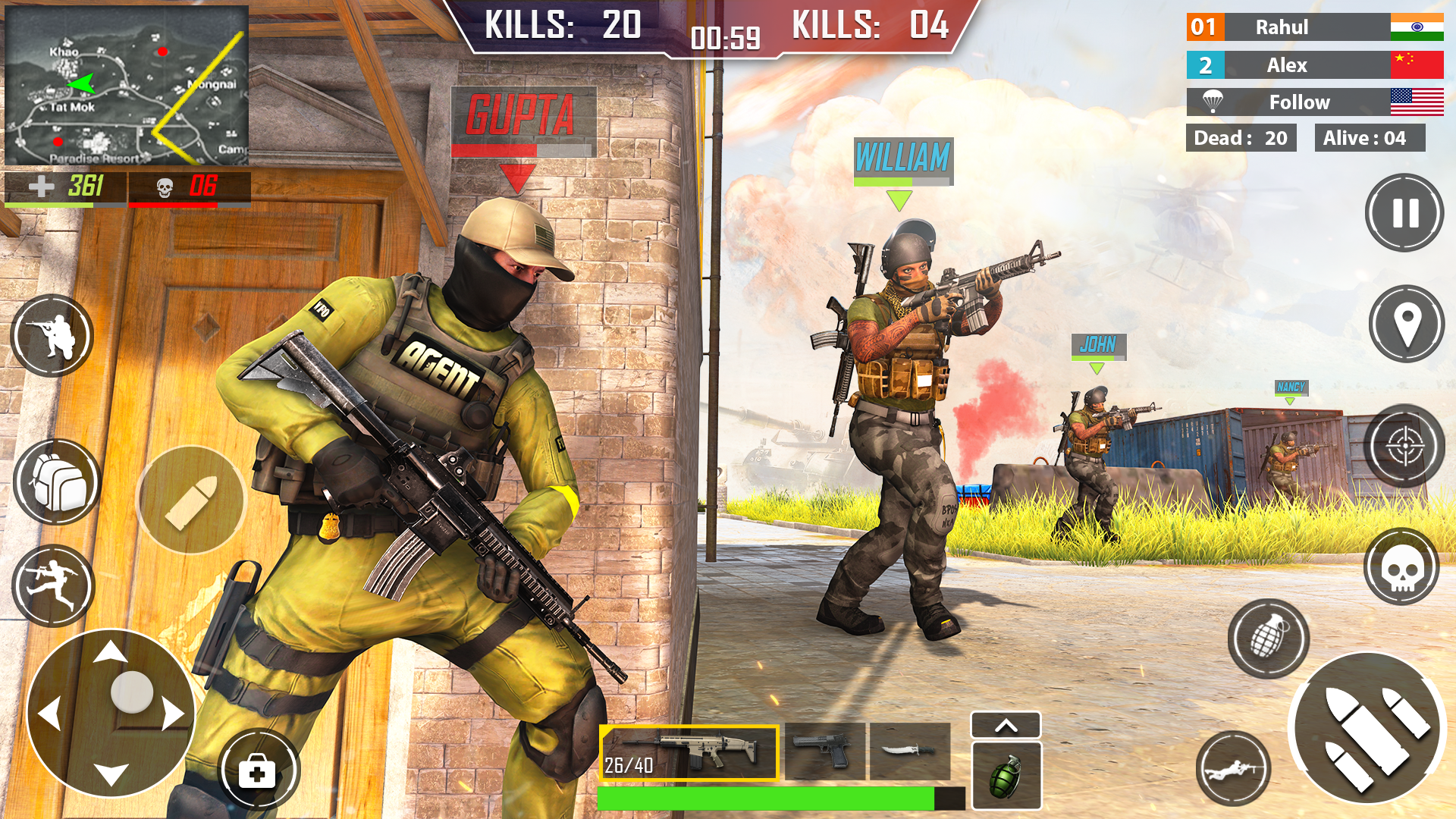
Task: Use the medkit health icon
Action: (x=258, y=769)
